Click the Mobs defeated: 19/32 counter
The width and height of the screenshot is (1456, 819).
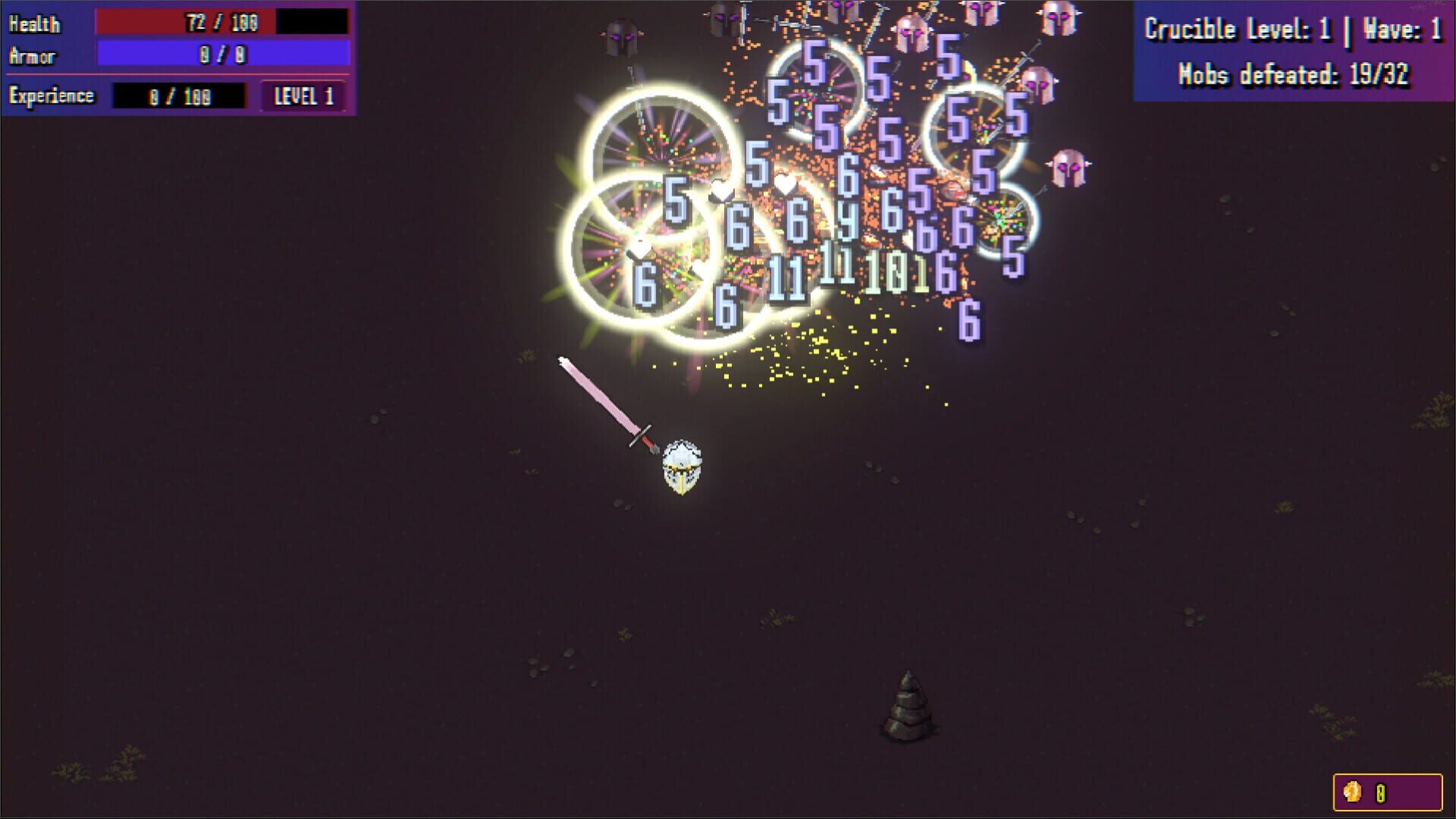click(1294, 74)
